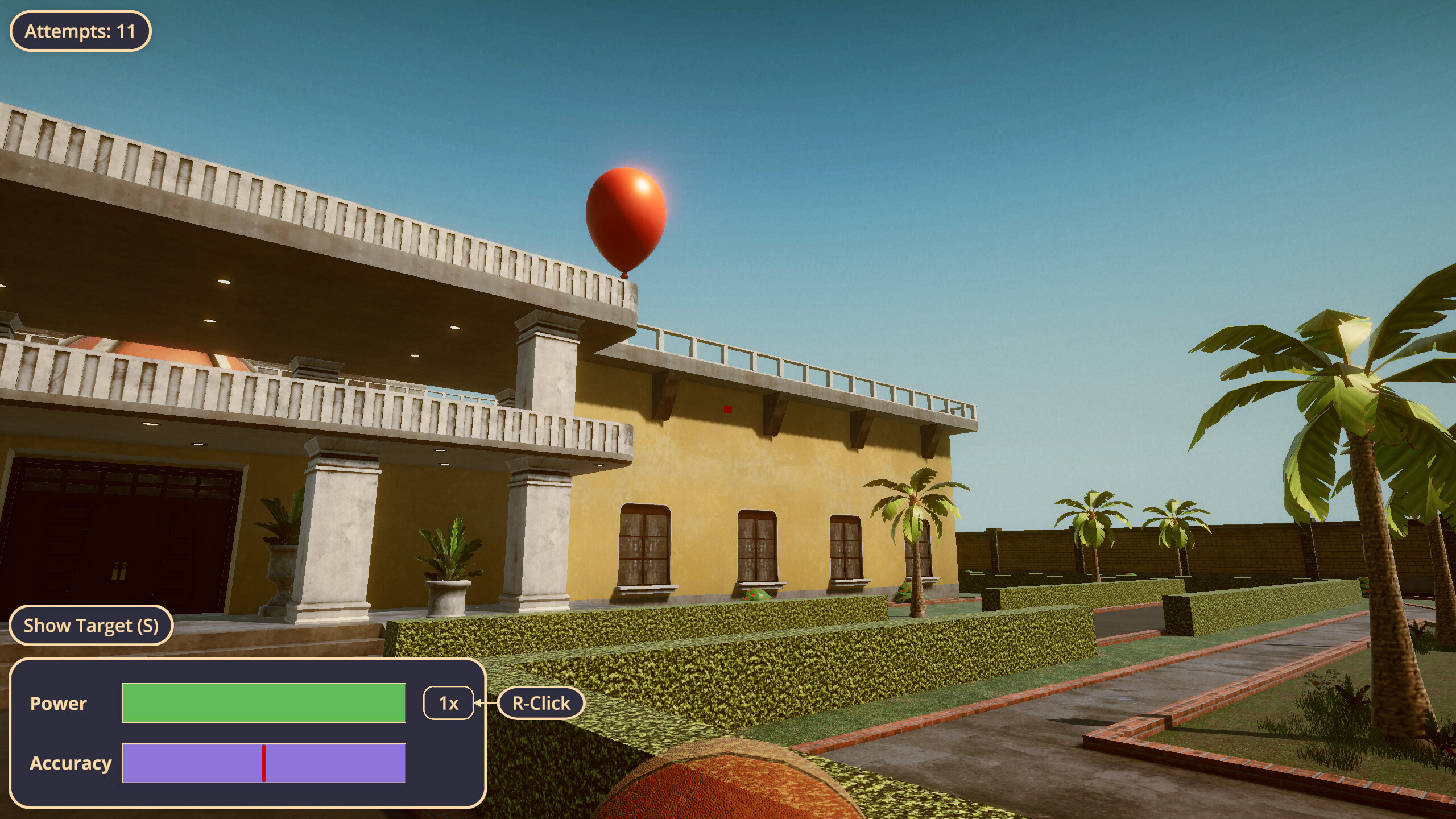This screenshot has height=819, width=1456.
Task: Click the Power label in the HUD panel
Action: (59, 704)
